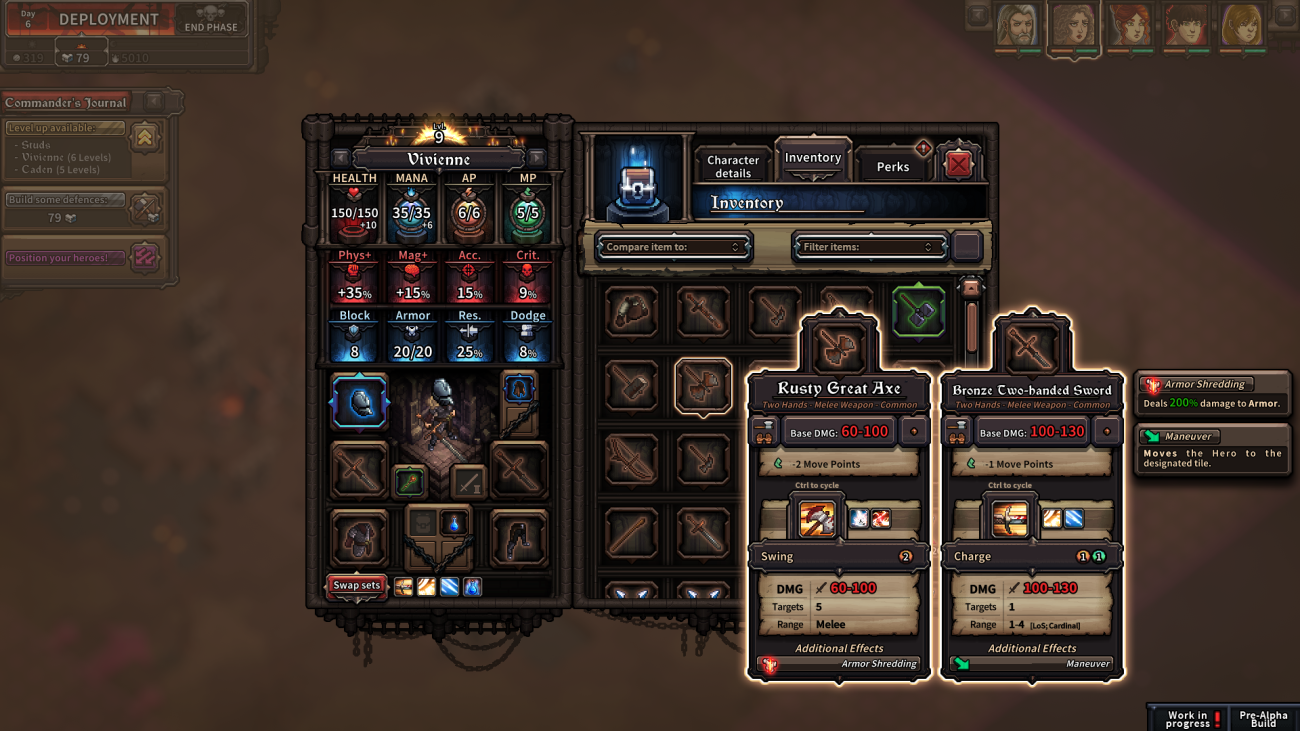Image resolution: width=1300 pixels, height=731 pixels.
Task: Click the Position your heroes arrows icon
Action: coord(144,258)
